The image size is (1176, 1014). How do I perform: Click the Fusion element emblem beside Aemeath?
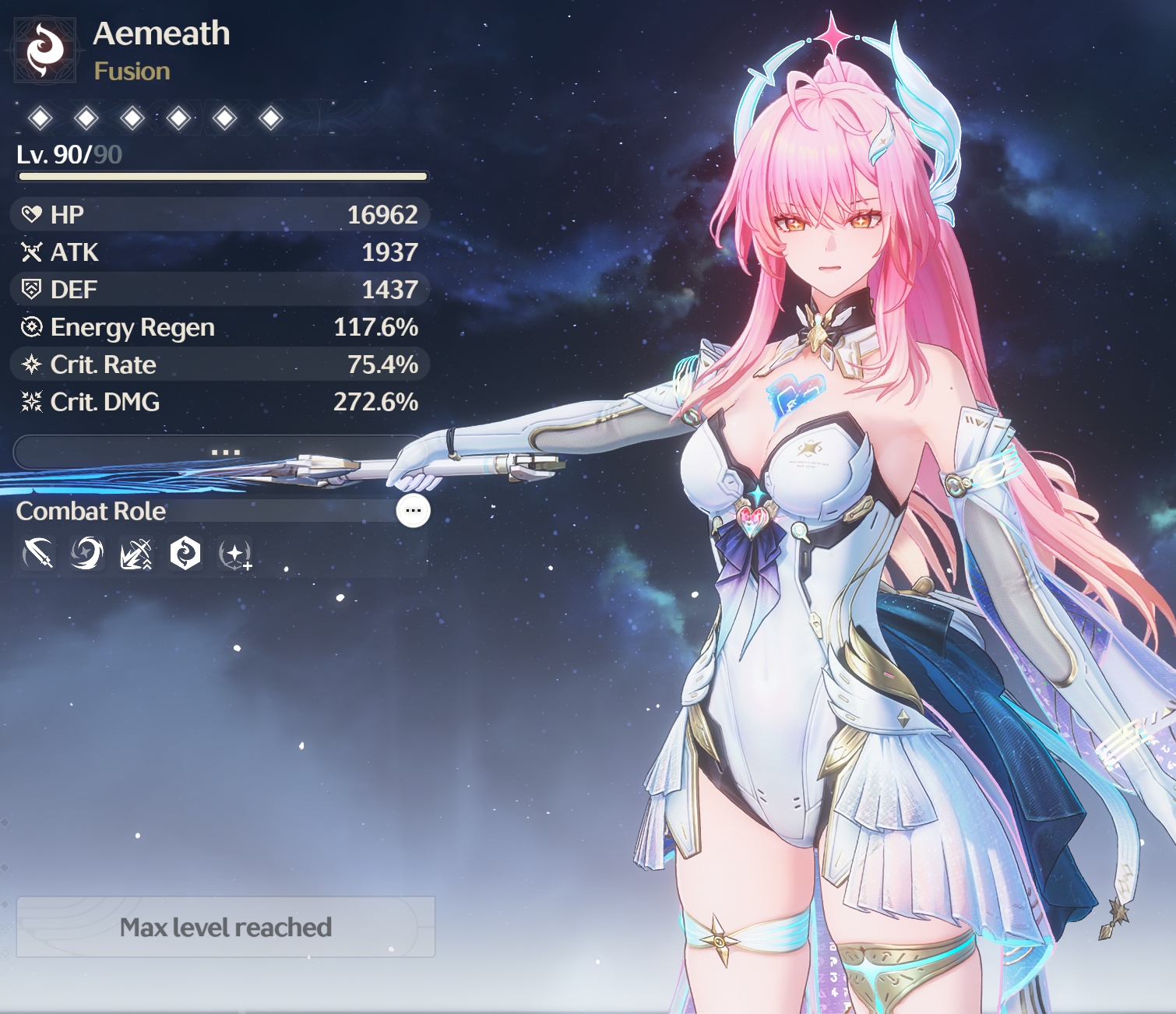45,51
